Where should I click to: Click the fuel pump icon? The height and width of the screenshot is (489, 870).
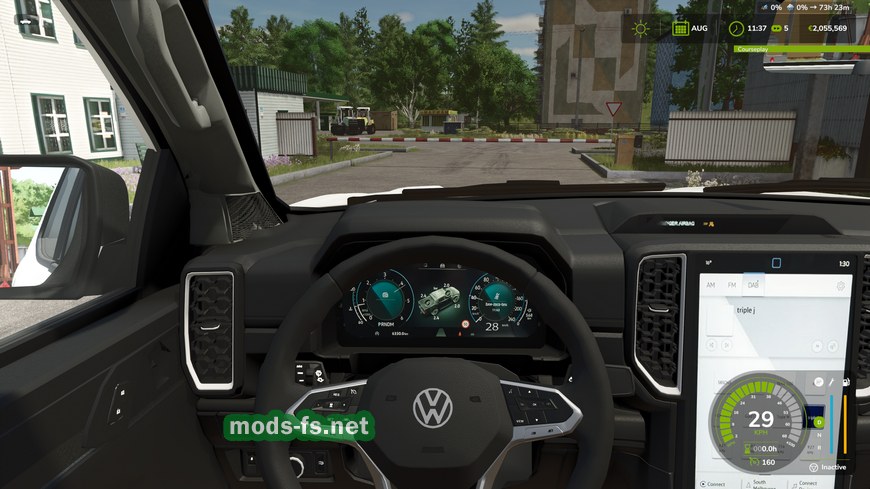point(846,382)
